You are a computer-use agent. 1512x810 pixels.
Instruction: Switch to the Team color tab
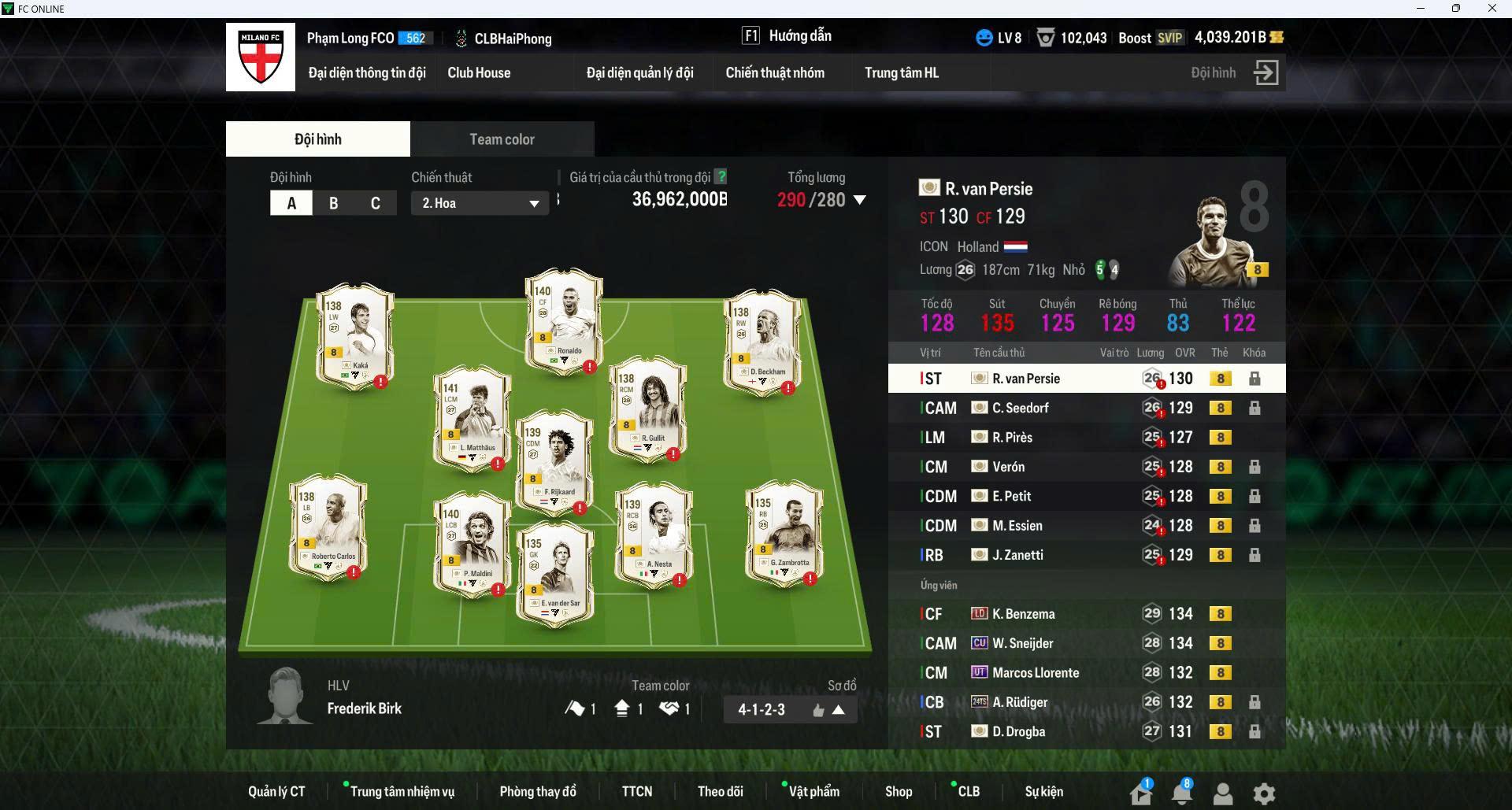502,139
